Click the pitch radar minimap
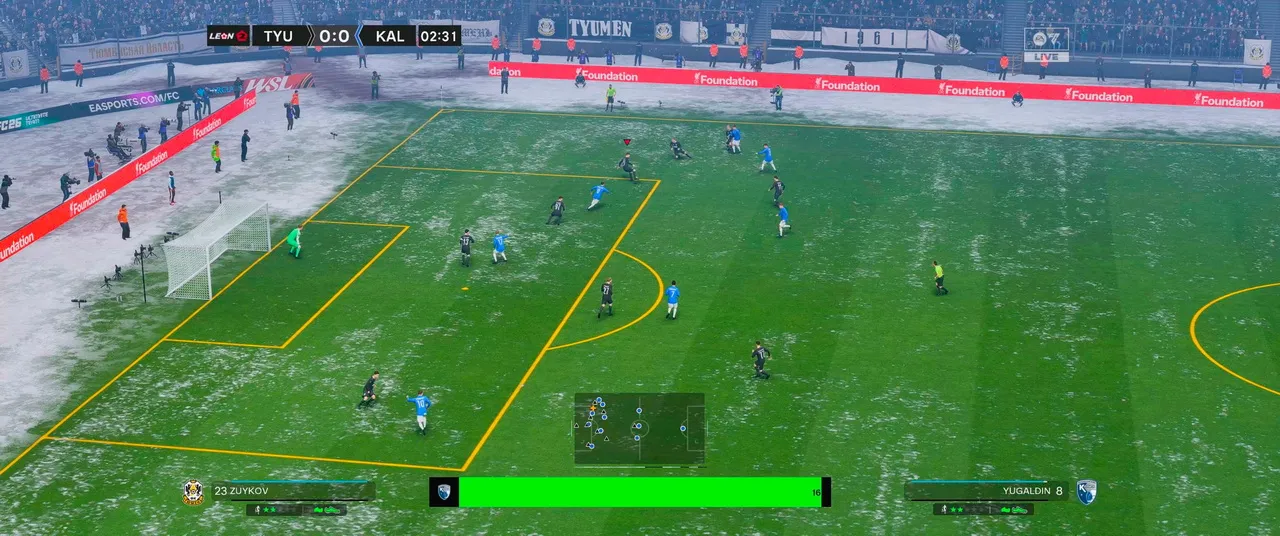The width and height of the screenshot is (1280, 536). click(639, 428)
